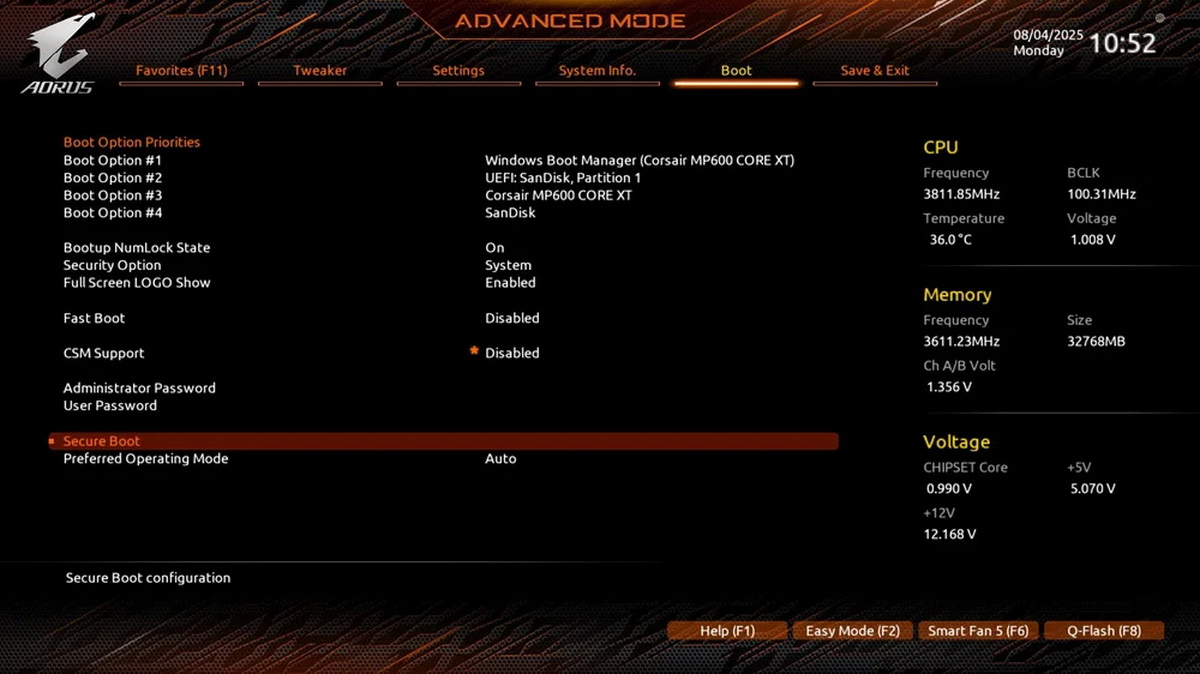Open the Secure Boot submenu
This screenshot has height=674, width=1200.
(102, 441)
